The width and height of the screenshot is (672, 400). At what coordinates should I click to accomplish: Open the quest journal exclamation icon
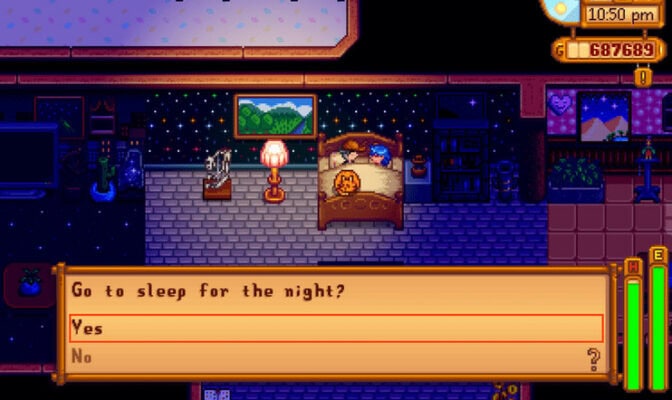[x=643, y=76]
